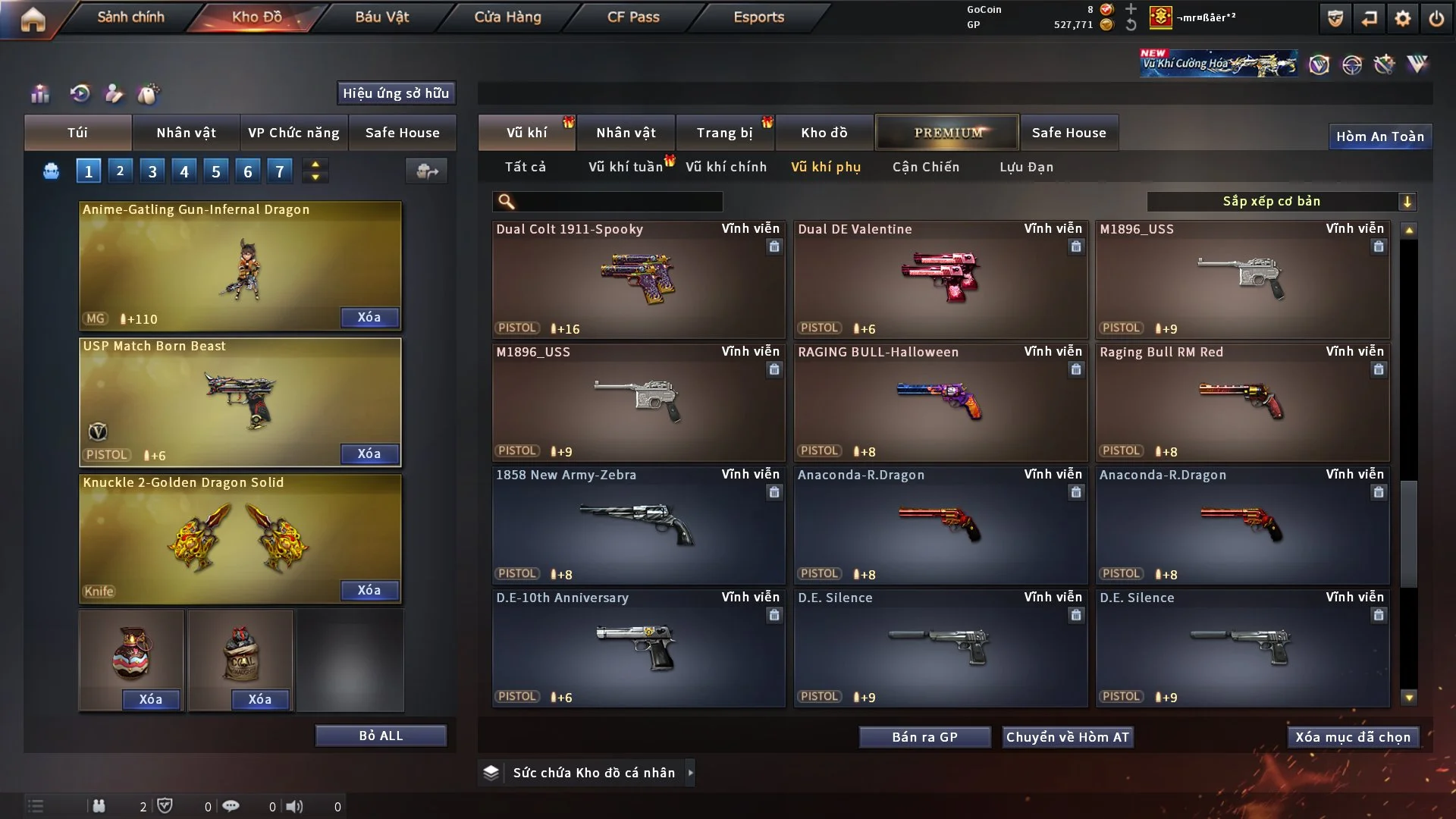Image resolution: width=1456 pixels, height=819 pixels.
Task: Select bag slot number 3
Action: (x=152, y=171)
